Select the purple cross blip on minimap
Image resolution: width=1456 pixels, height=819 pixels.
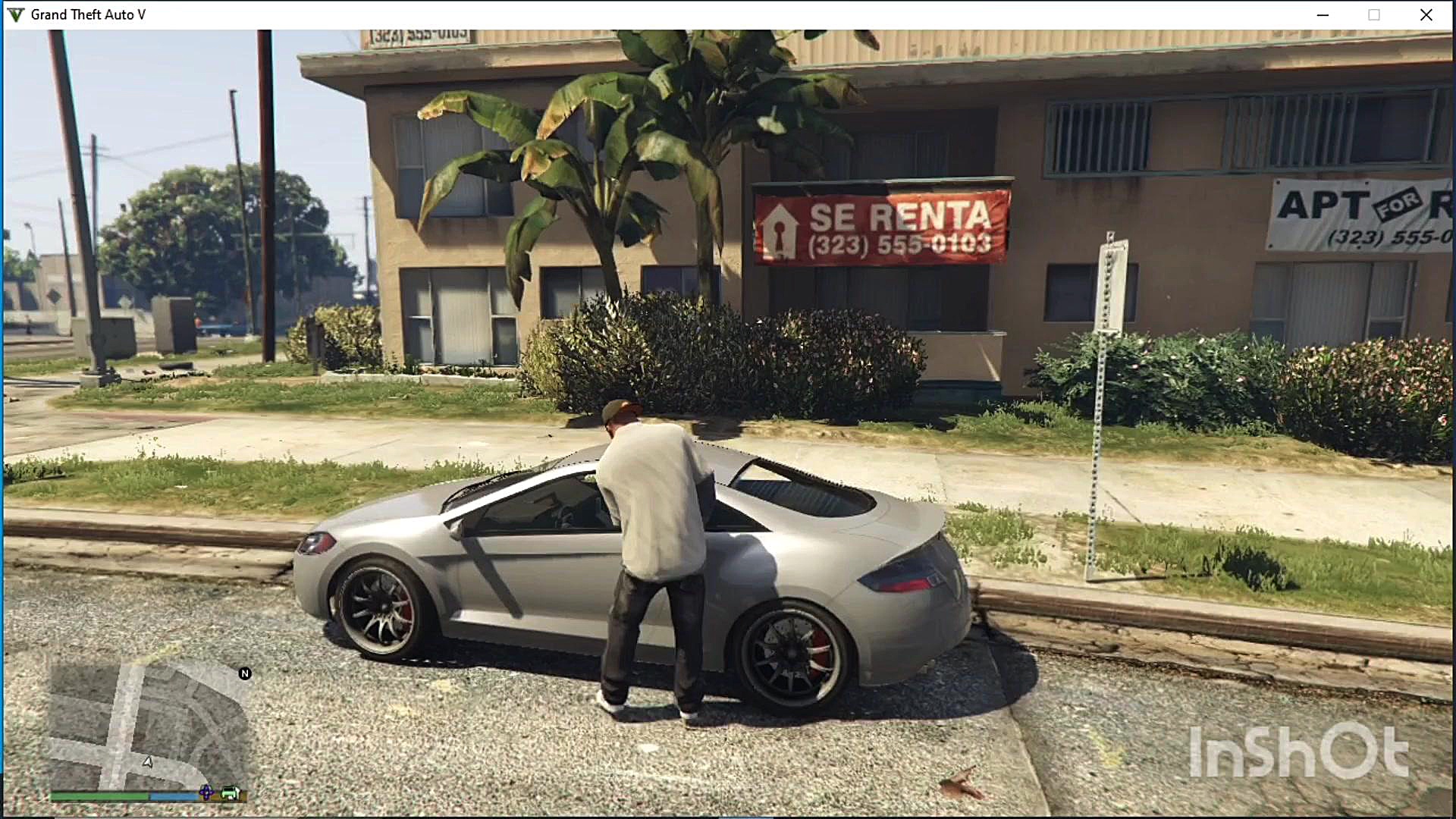point(206,793)
